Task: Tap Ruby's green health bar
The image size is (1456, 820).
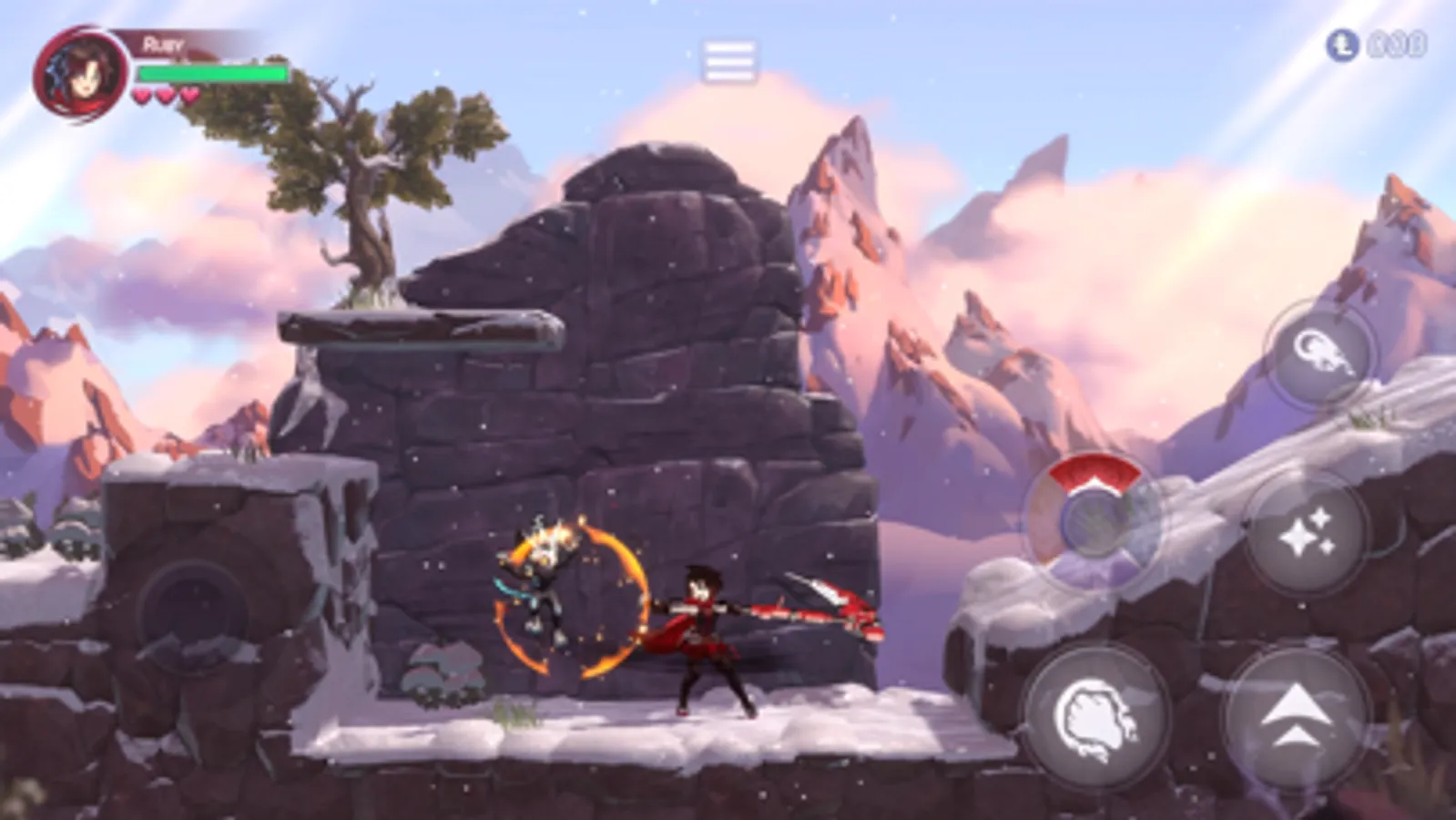Action: click(214, 72)
